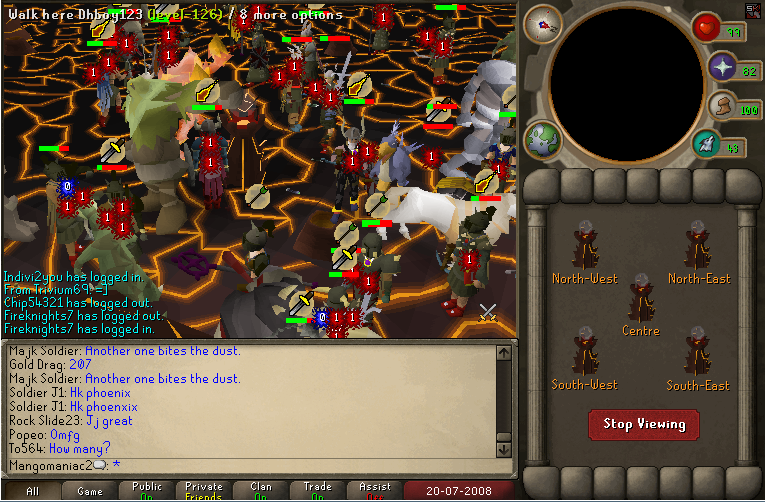Show the All chat tab
The image size is (765, 502).
[32, 491]
